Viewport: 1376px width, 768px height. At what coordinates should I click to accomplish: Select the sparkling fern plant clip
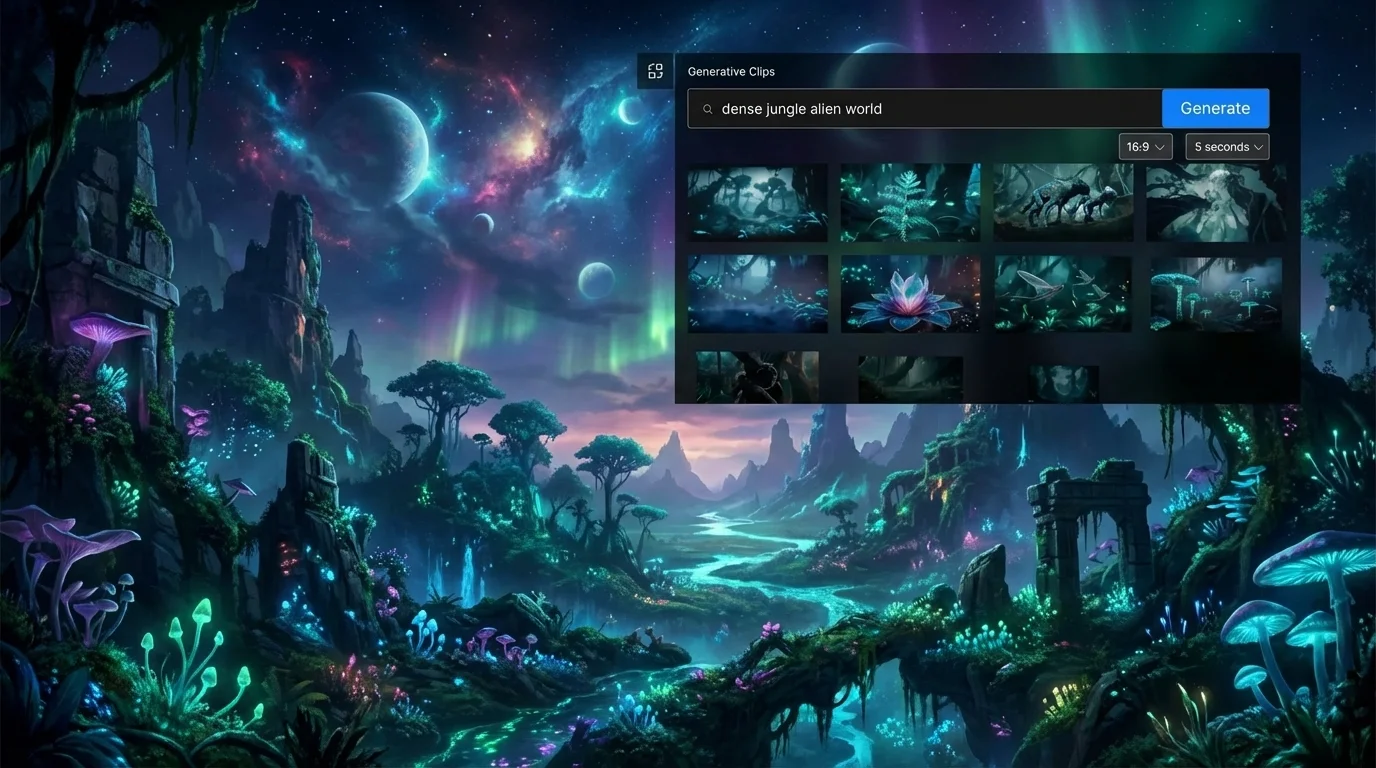tap(910, 202)
